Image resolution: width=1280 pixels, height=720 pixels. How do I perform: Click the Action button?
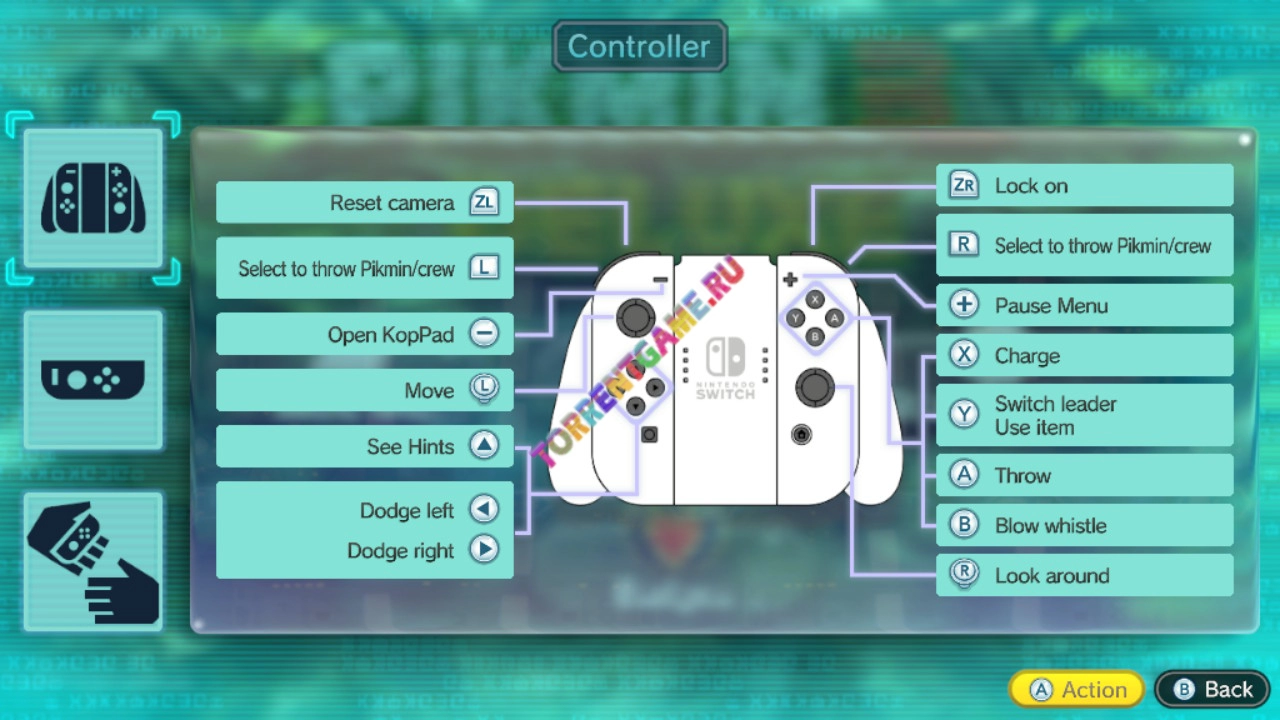(x=1077, y=689)
